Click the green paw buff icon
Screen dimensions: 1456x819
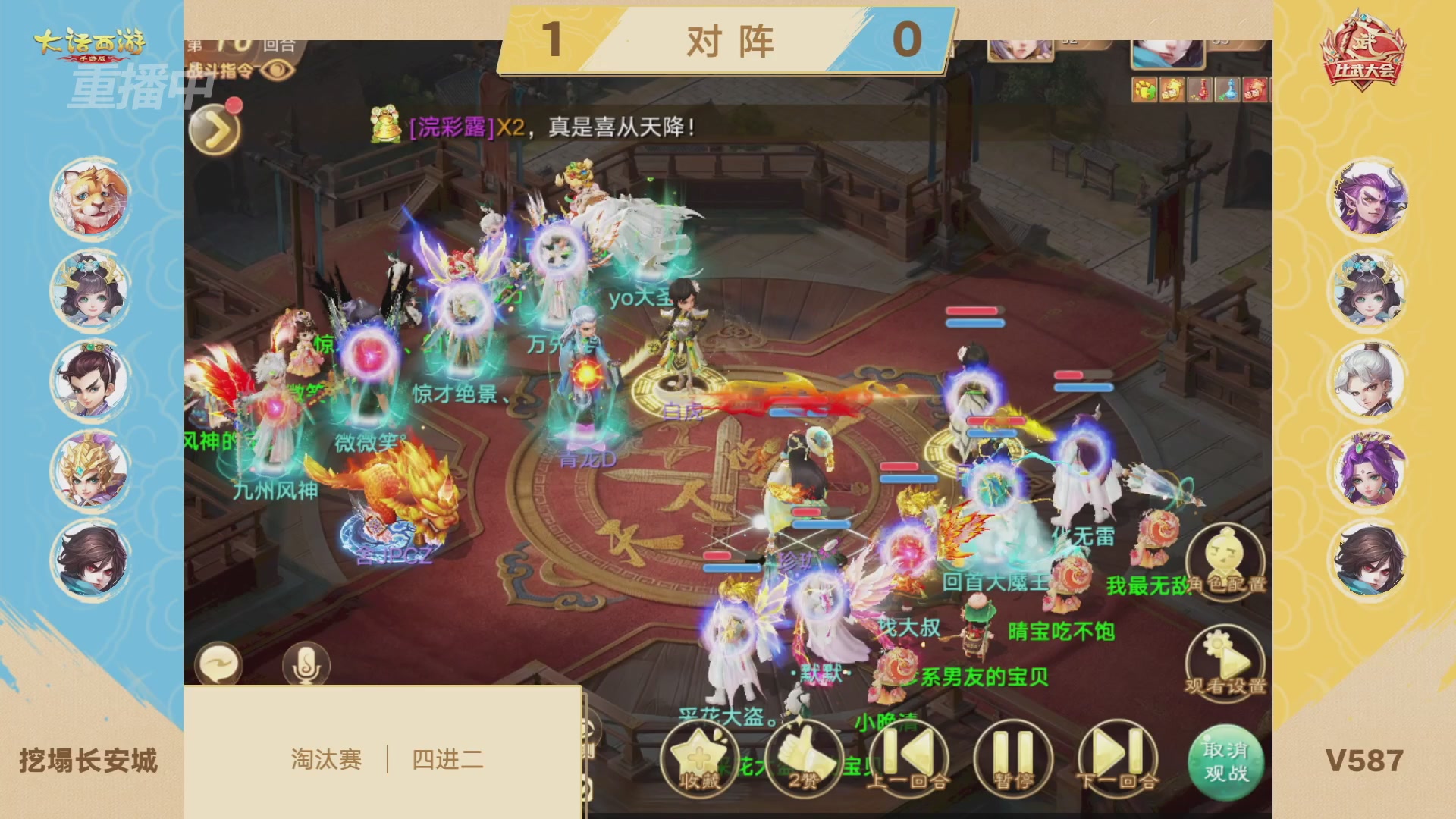pos(1144,90)
